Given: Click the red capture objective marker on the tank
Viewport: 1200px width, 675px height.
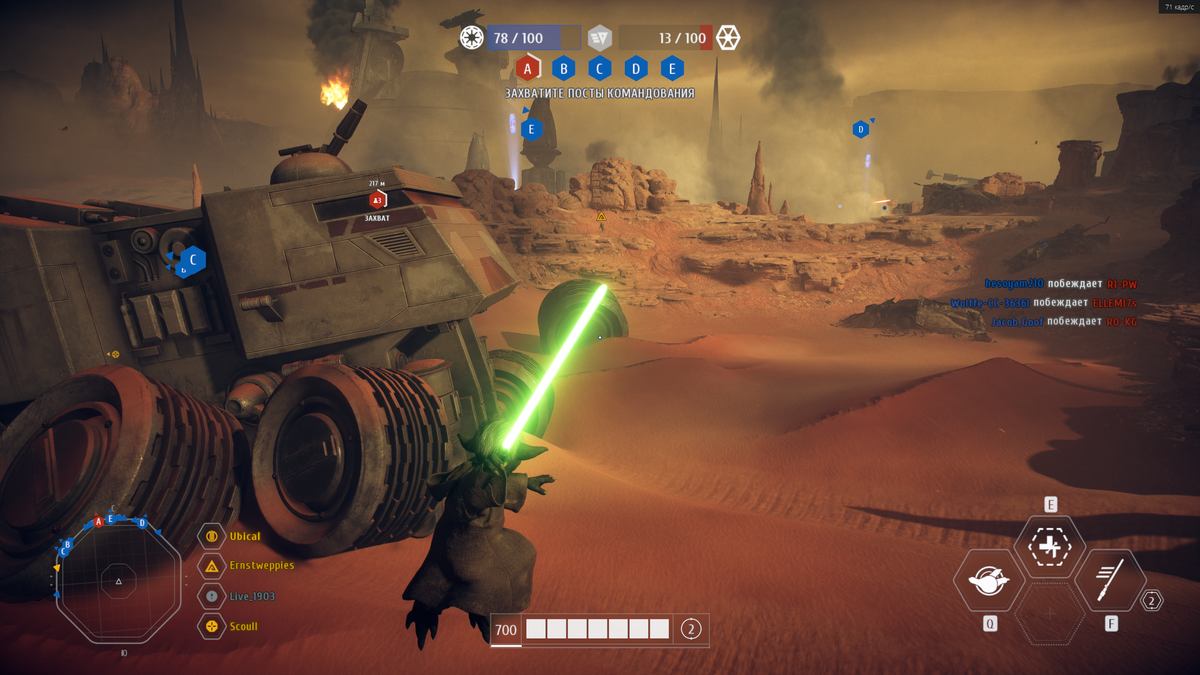Looking at the screenshot, I should pyautogui.click(x=377, y=200).
